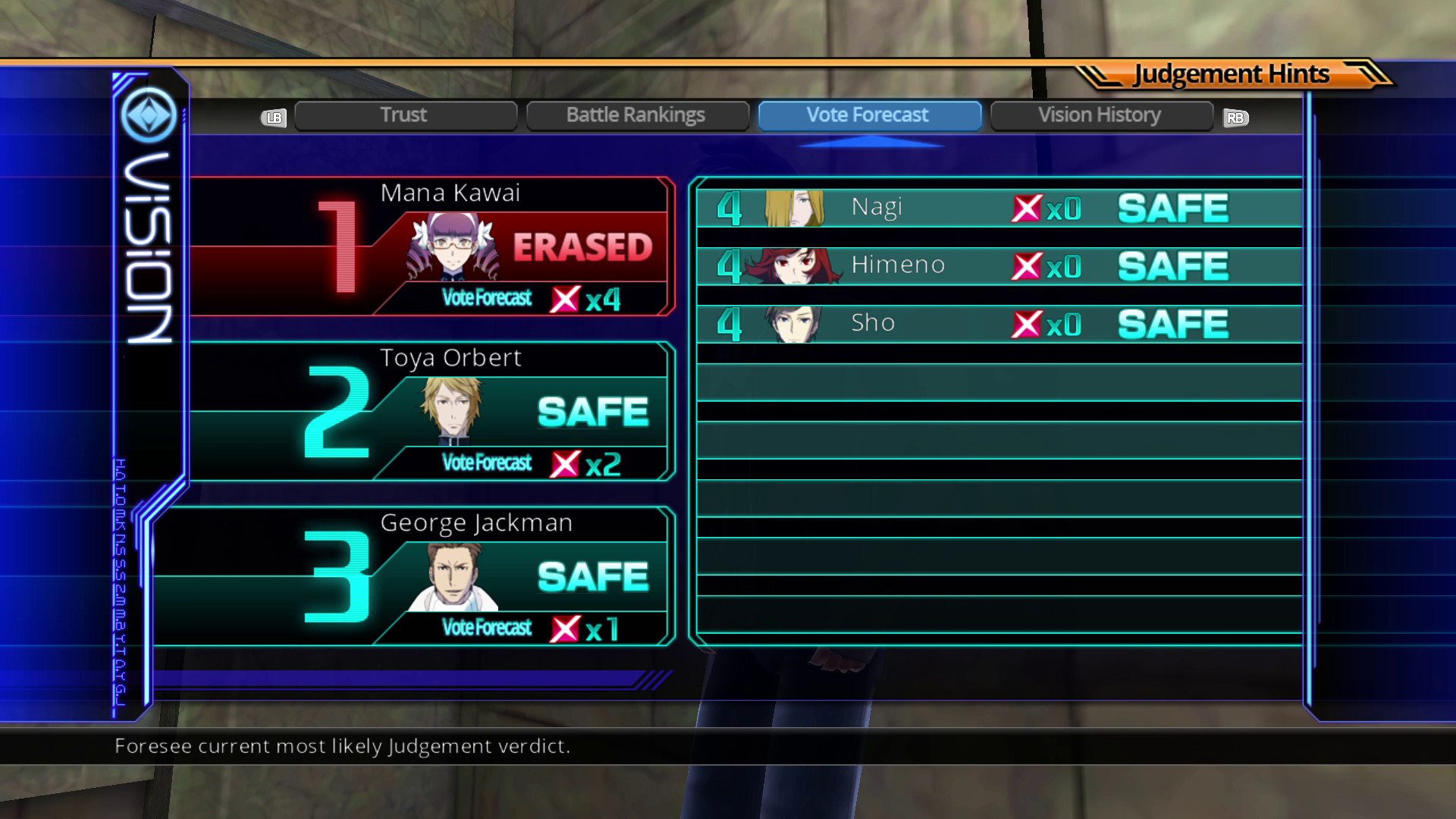Expand George Jackman's Vote Forecast details
Image resolution: width=1456 pixels, height=819 pixels.
click(531, 627)
